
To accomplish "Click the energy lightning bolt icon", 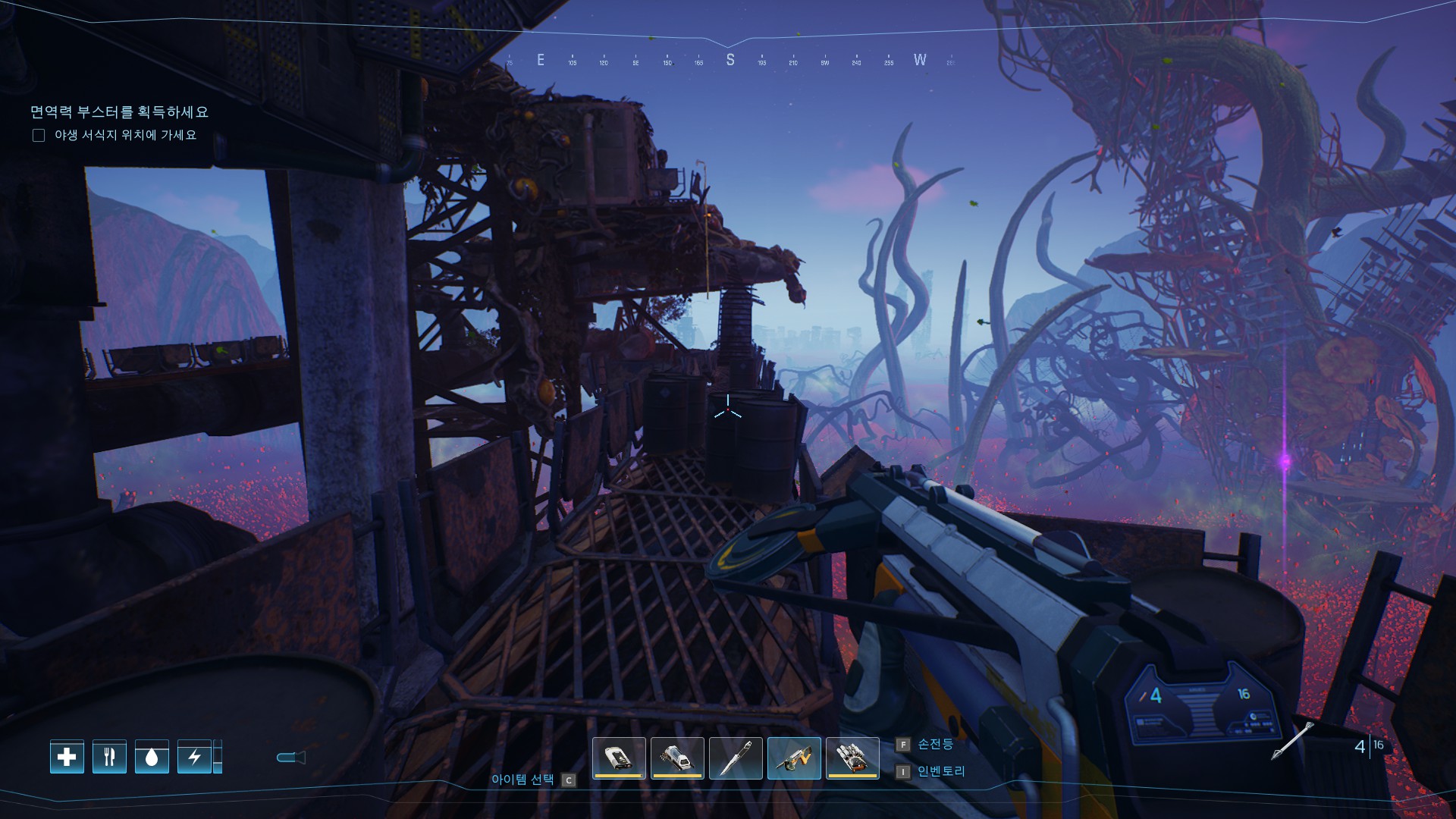I will click(x=194, y=757).
